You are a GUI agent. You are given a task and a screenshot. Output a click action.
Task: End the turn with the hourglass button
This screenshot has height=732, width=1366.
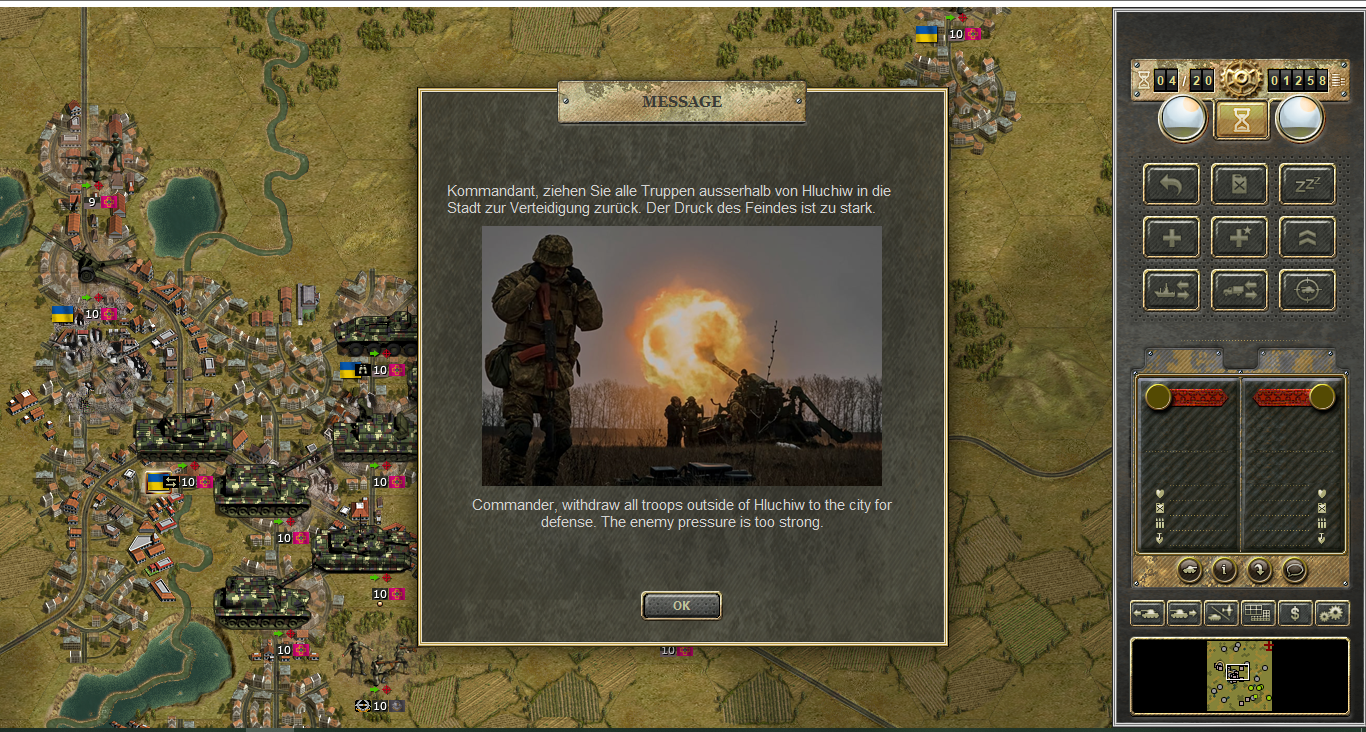tap(1241, 120)
